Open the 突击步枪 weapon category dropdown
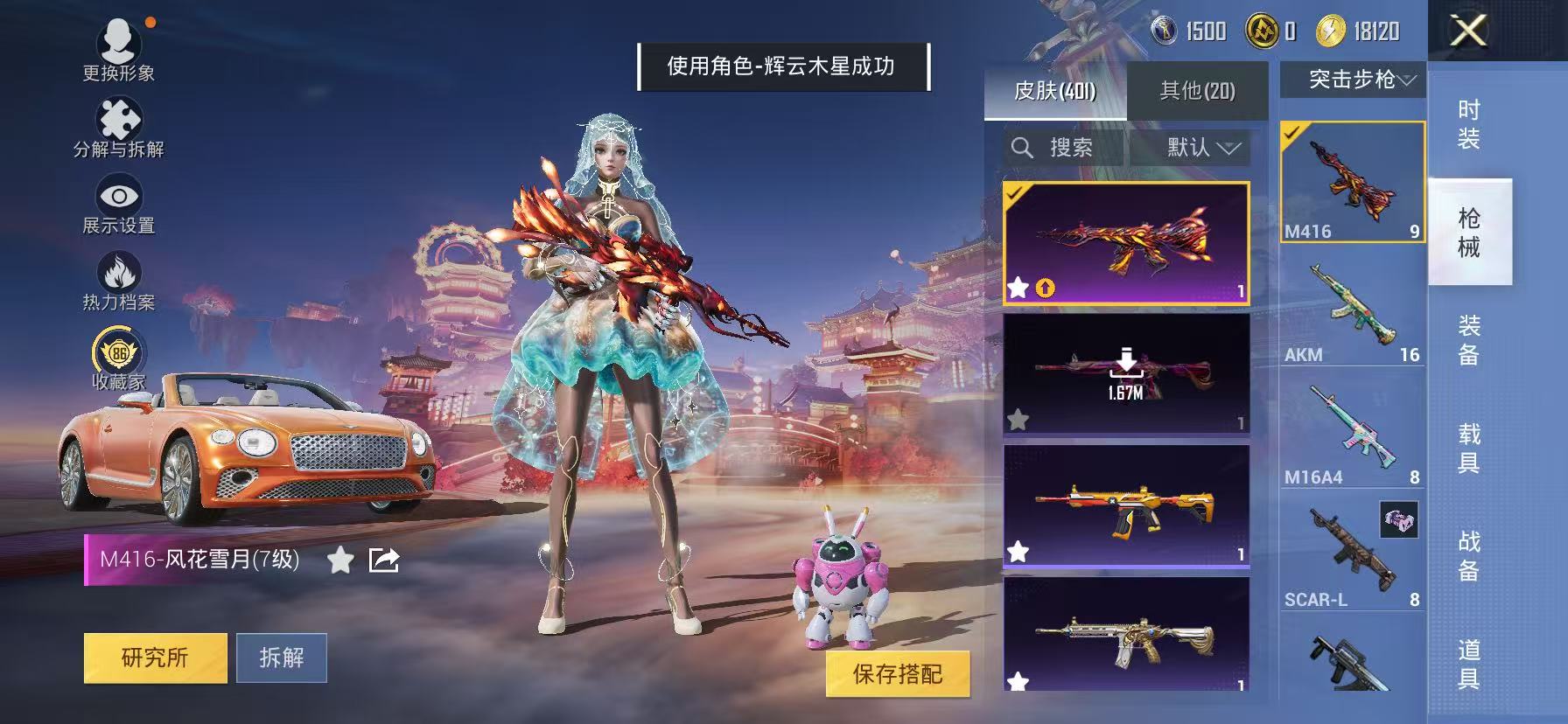This screenshot has height=724, width=1568. click(x=1354, y=80)
